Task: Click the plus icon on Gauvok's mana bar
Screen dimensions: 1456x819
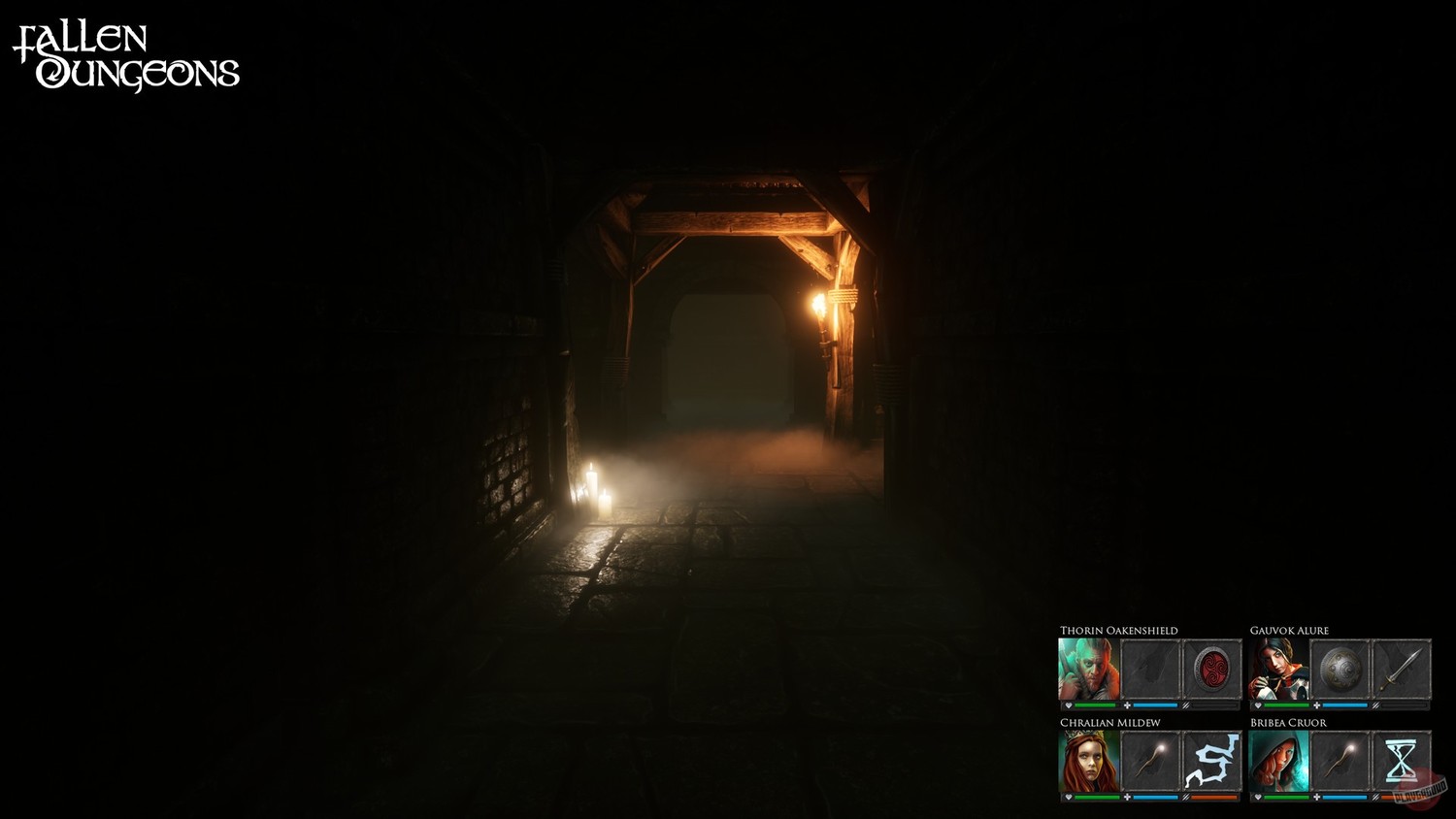Action: click(x=1316, y=705)
